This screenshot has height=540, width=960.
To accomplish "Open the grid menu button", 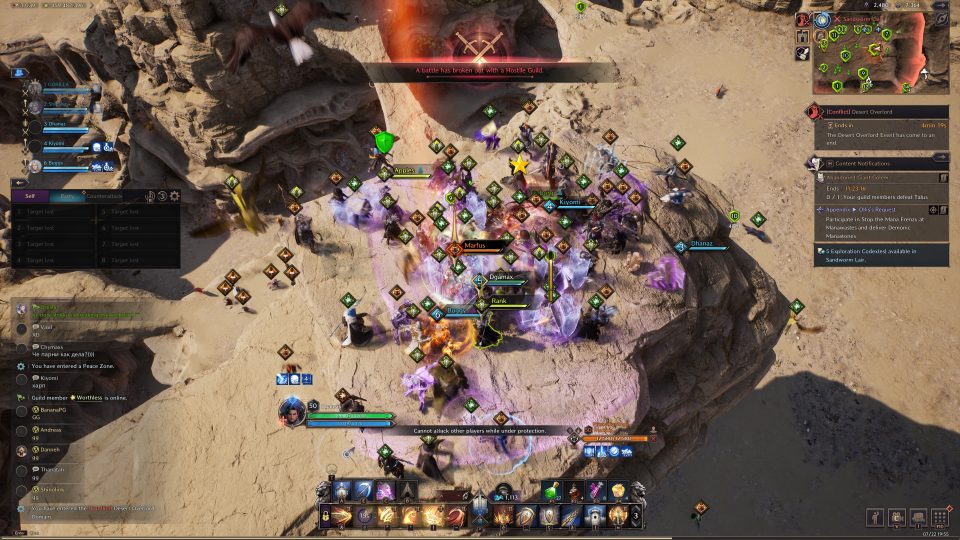I will pyautogui.click(x=940, y=516).
